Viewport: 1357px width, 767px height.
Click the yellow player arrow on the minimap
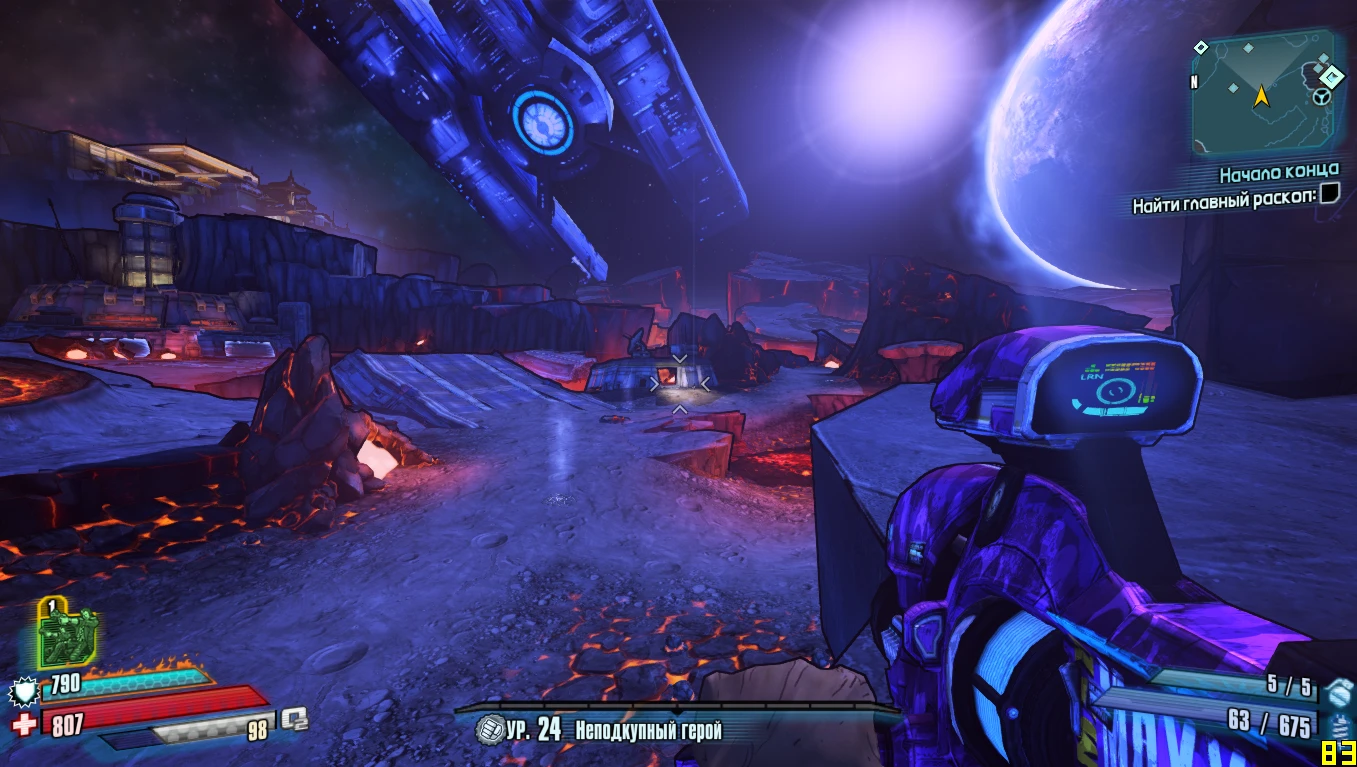coord(1262,96)
